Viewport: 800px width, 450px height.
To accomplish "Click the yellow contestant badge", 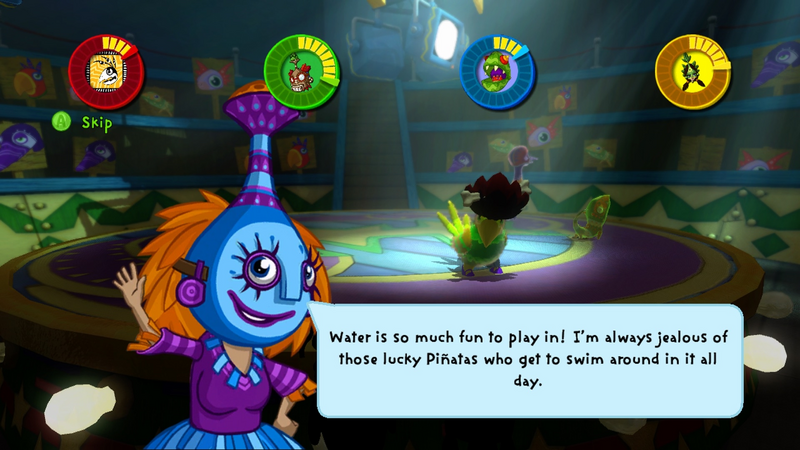I will click(692, 72).
